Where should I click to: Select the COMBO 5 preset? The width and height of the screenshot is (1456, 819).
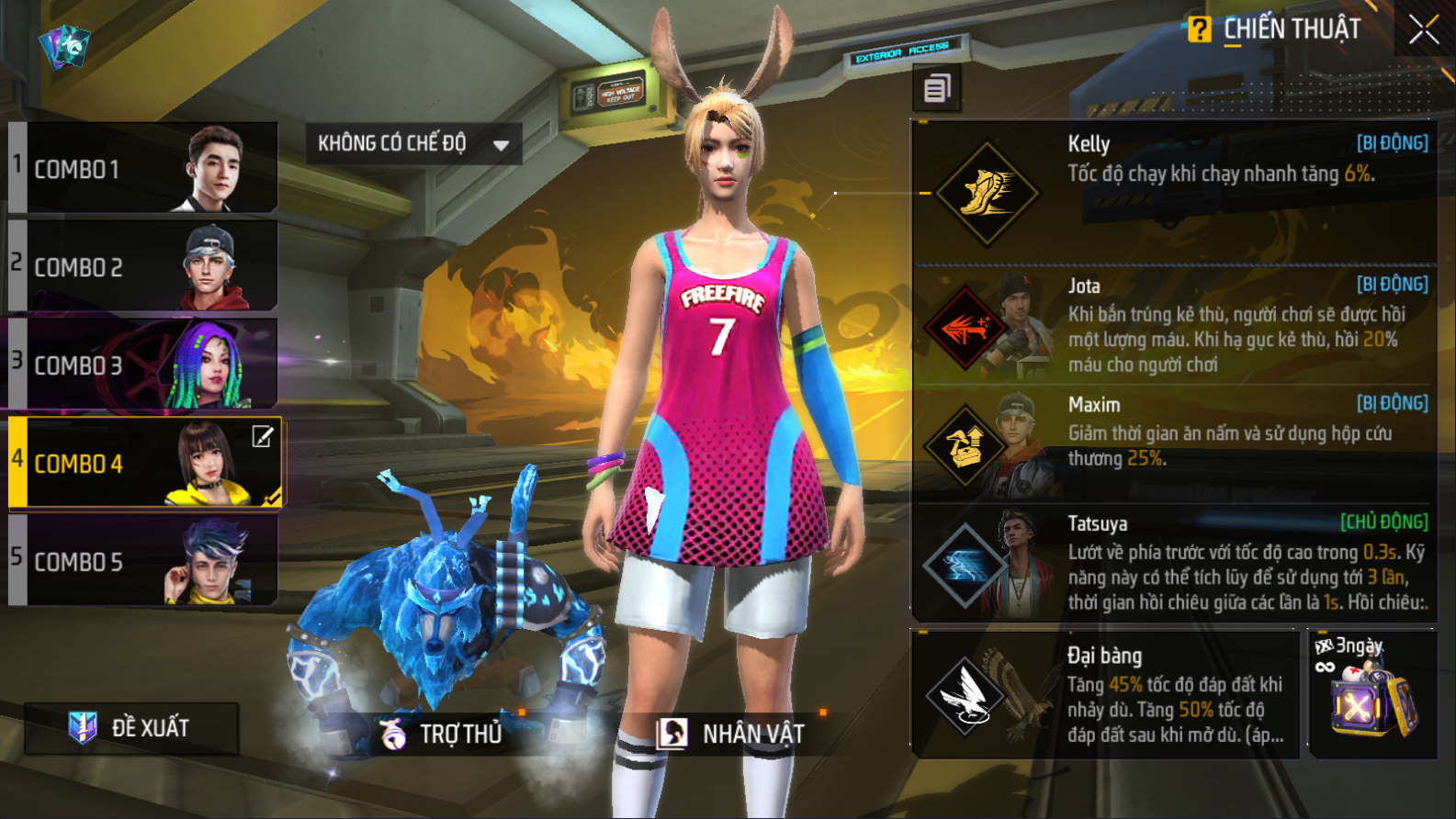click(144, 561)
